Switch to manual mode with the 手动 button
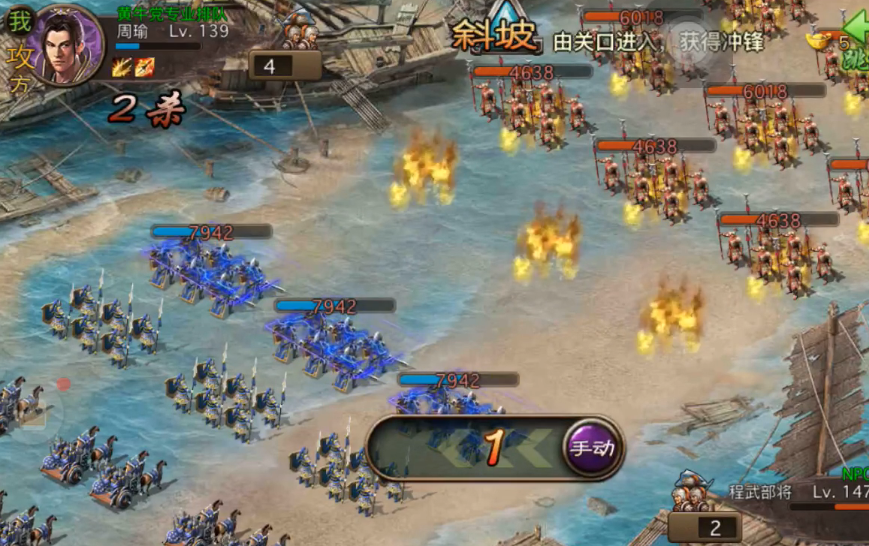 (591, 447)
